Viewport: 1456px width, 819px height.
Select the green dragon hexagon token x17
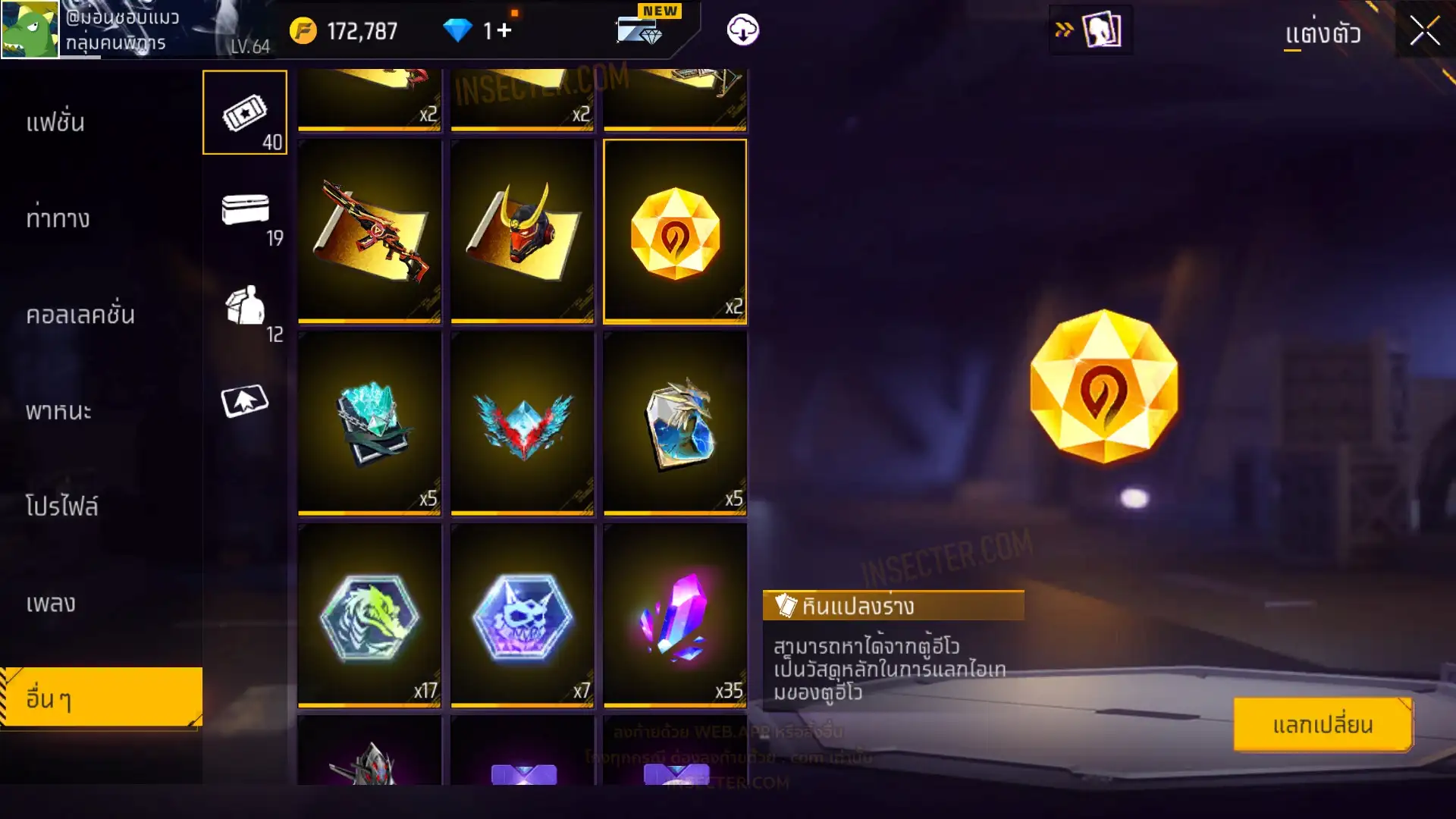[x=370, y=616]
